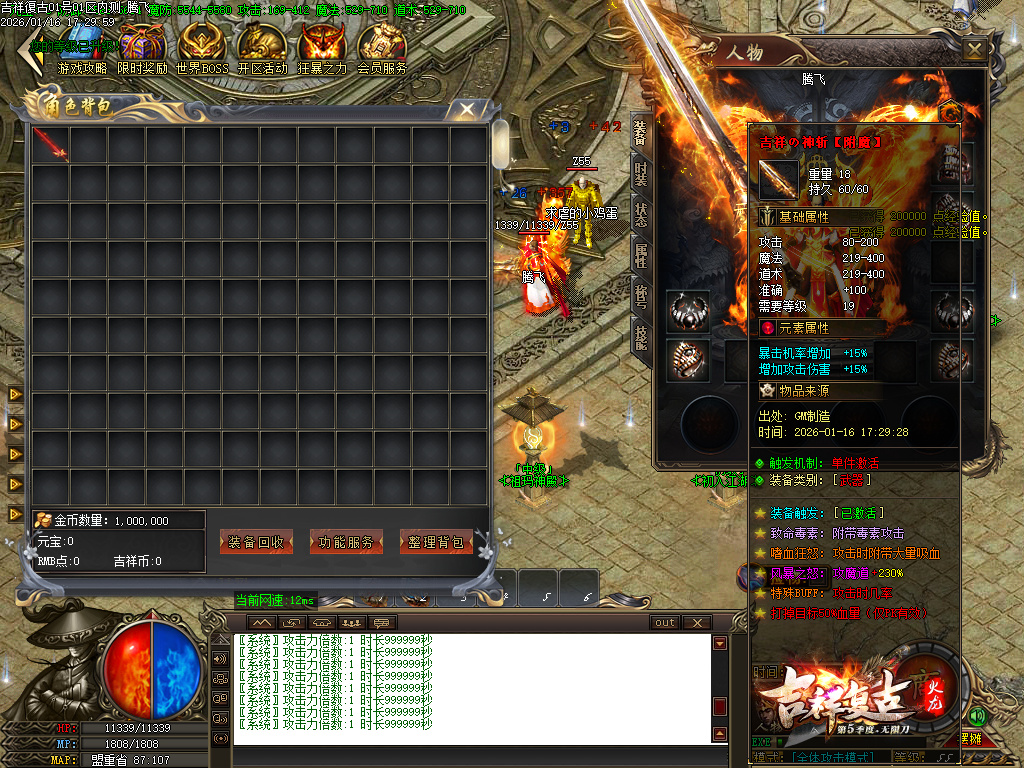The height and width of the screenshot is (768, 1024).
Task: Open the 会员服务 membership icon
Action: pyautogui.click(x=382, y=47)
